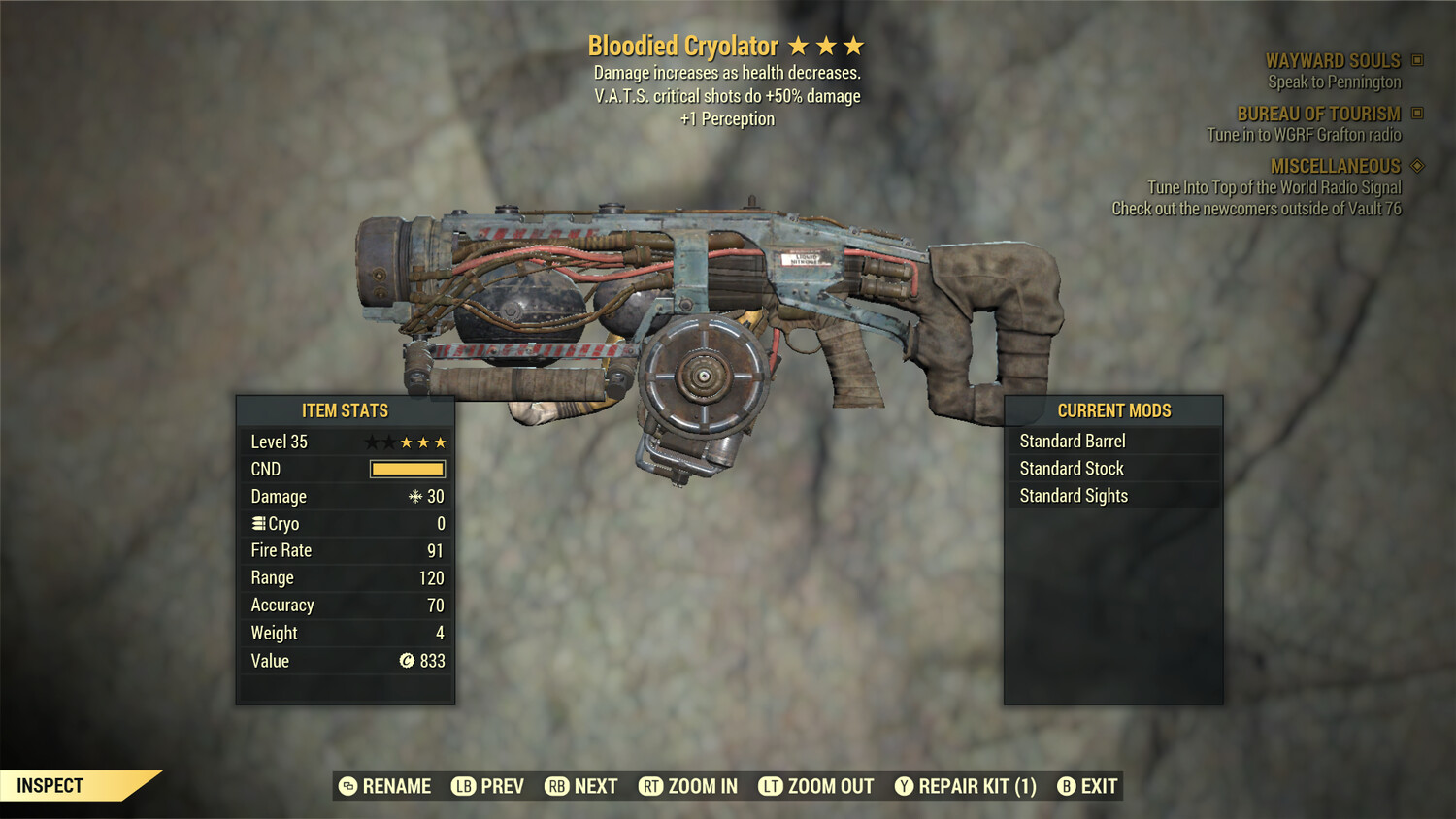1456x819 pixels.
Task: Expand the WAYWARD SOULS quest entry
Action: coord(1333,60)
